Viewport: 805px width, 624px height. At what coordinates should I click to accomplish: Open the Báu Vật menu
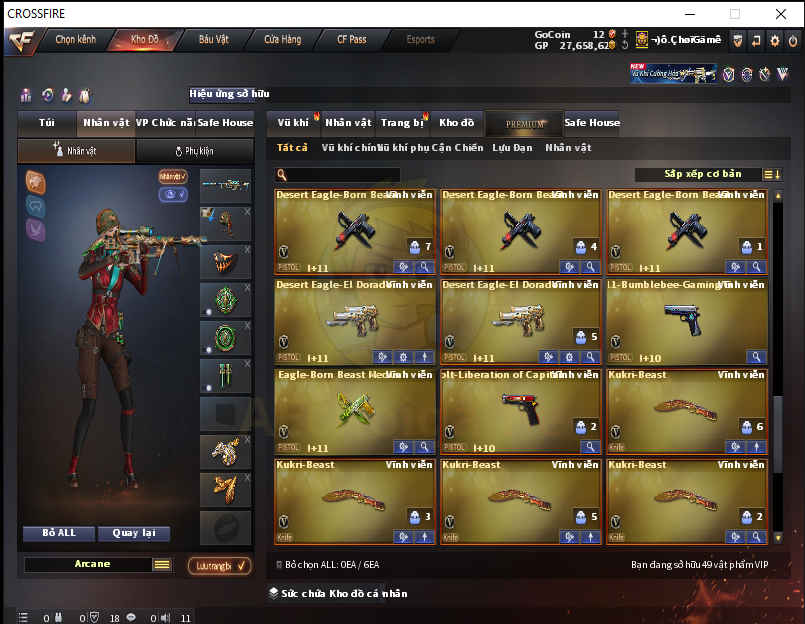click(213, 40)
